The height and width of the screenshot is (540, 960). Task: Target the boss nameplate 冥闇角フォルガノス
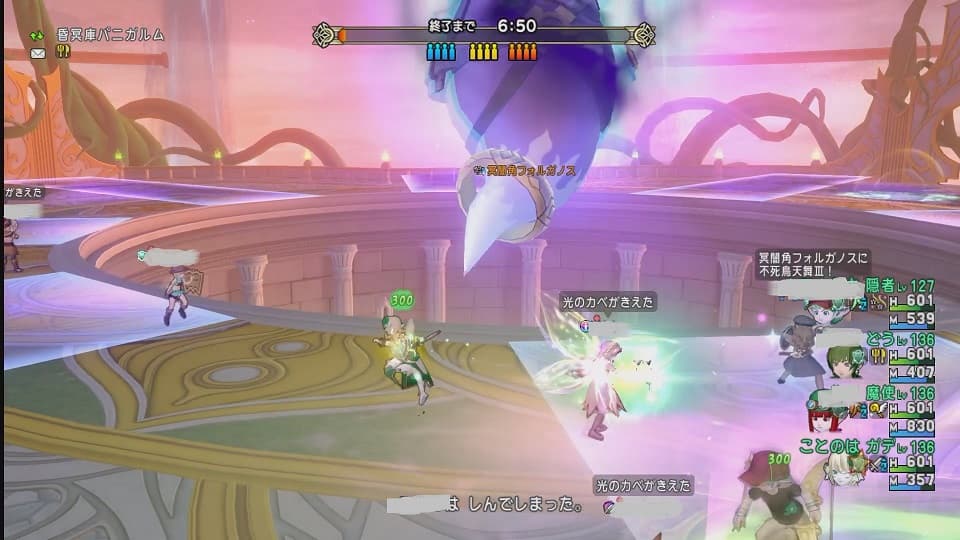531,171
